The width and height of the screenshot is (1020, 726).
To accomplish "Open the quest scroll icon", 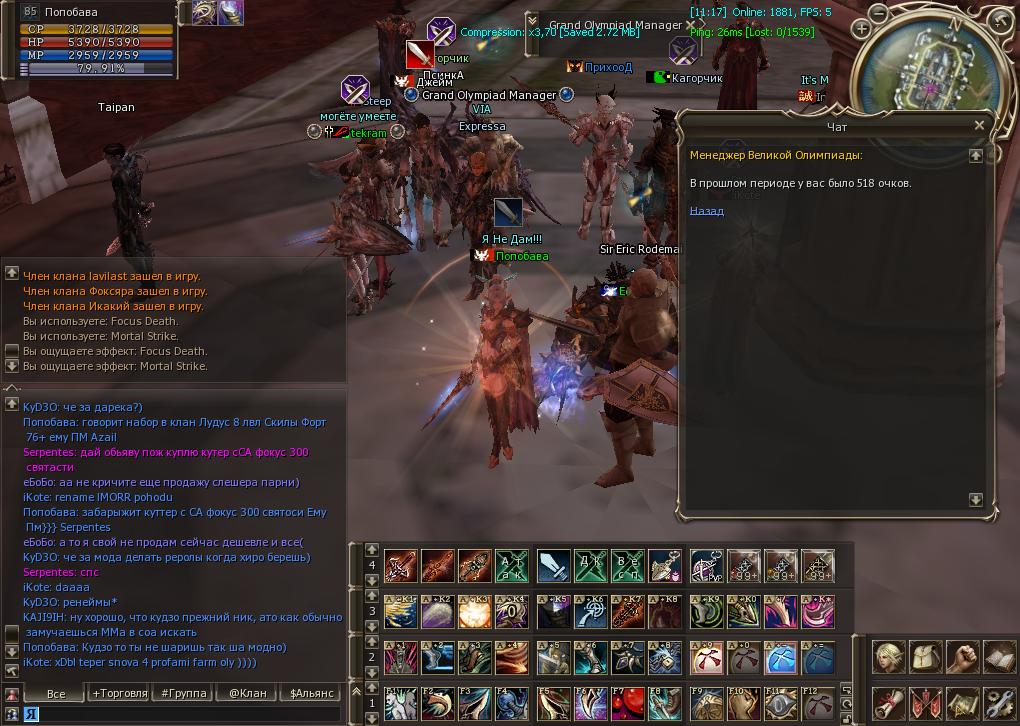I will click(x=888, y=703).
